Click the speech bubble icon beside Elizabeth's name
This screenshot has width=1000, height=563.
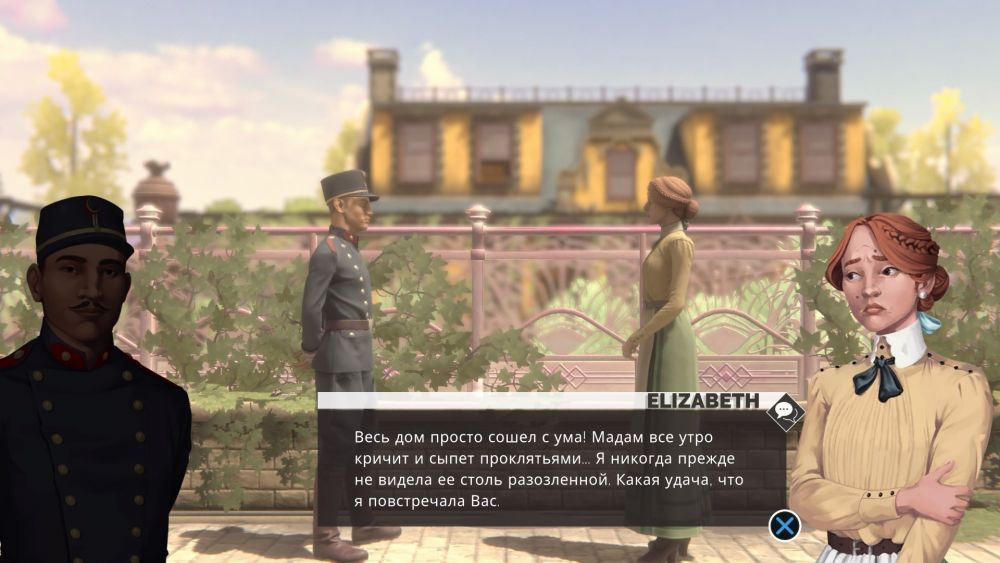click(785, 410)
